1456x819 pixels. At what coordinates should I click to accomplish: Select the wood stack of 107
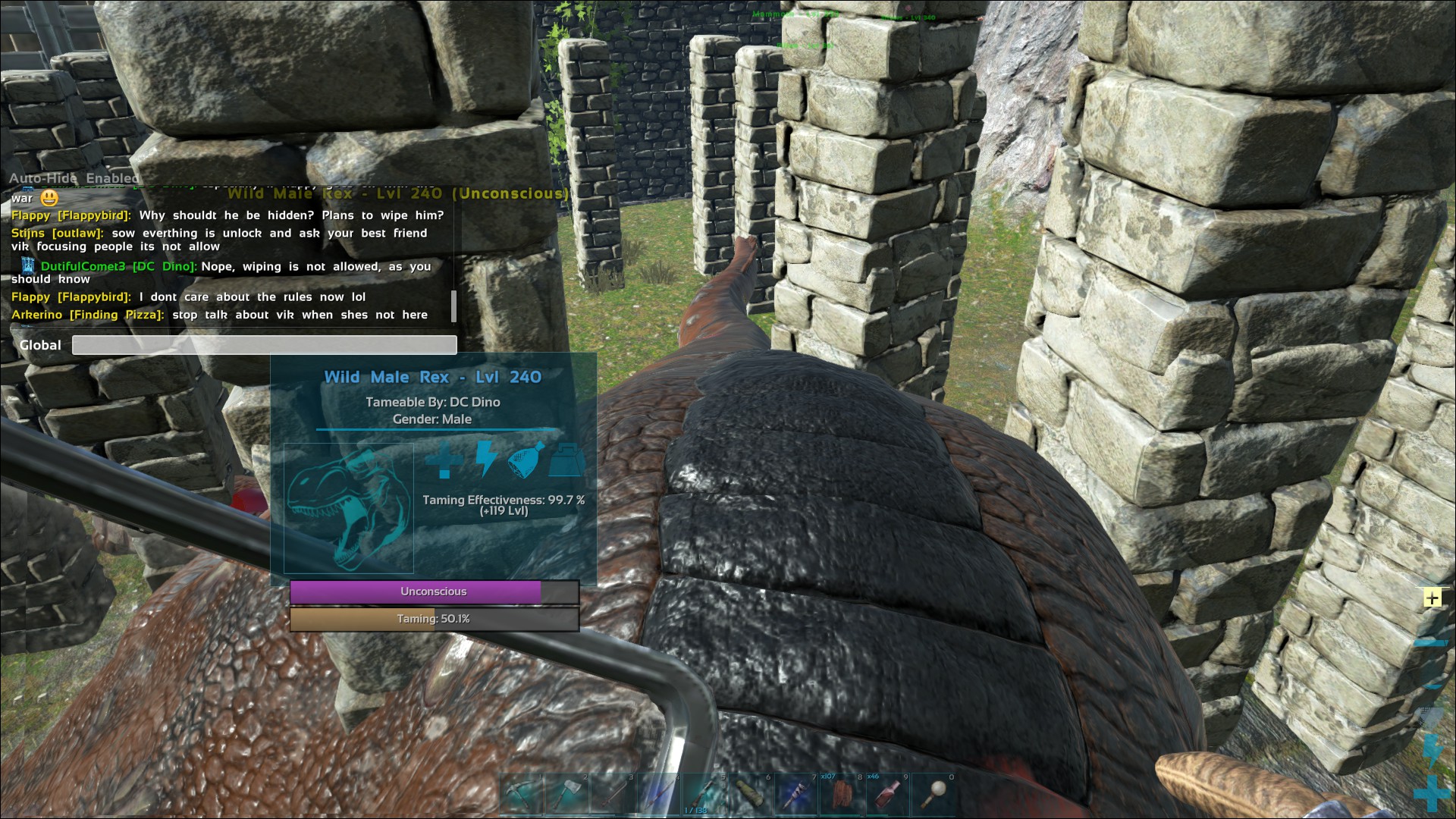coord(841,795)
